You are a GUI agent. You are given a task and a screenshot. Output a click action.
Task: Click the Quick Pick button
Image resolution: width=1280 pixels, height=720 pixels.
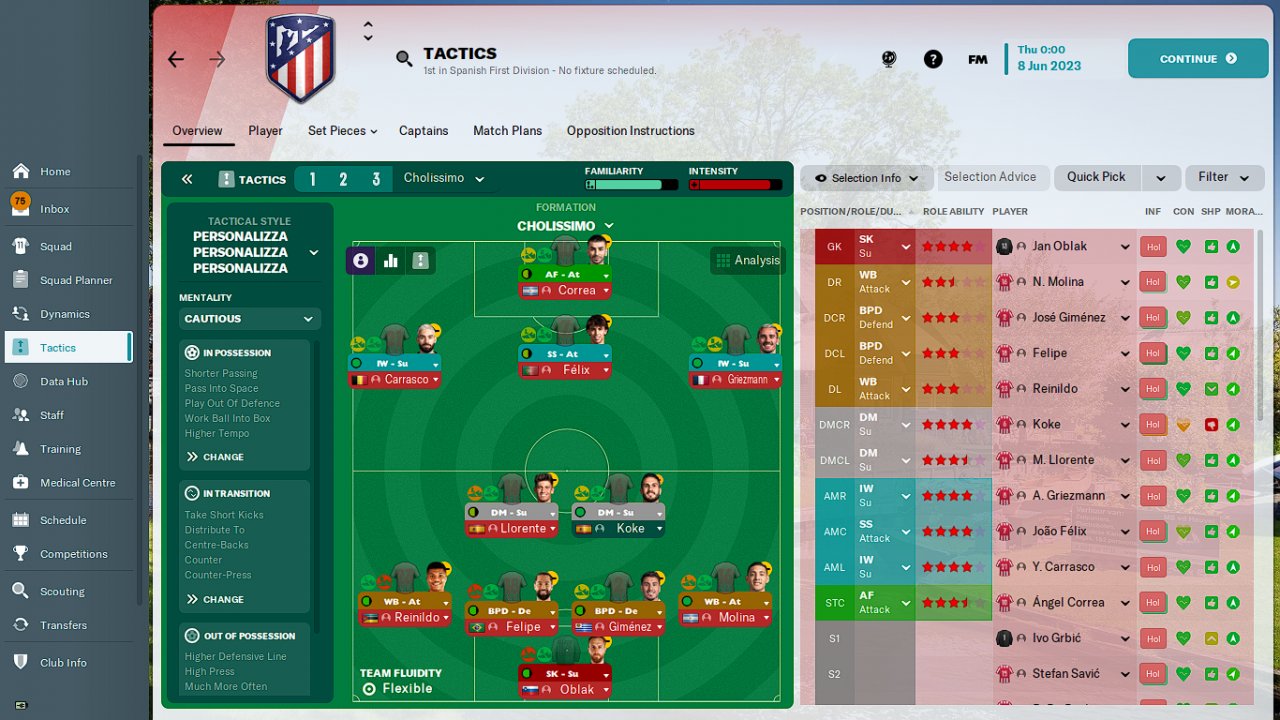click(1096, 177)
